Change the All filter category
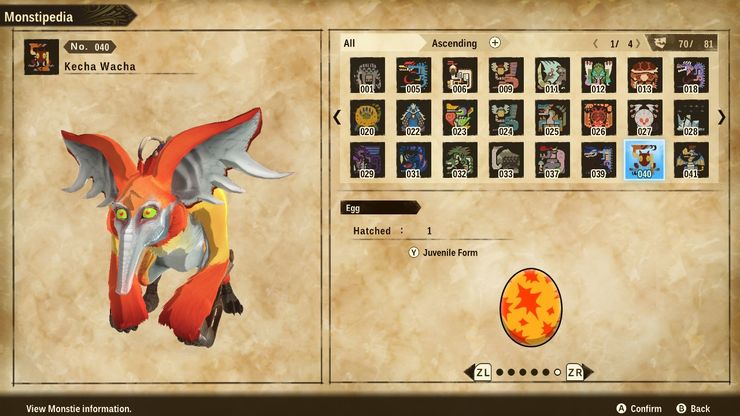The image size is (740, 416). [350, 43]
